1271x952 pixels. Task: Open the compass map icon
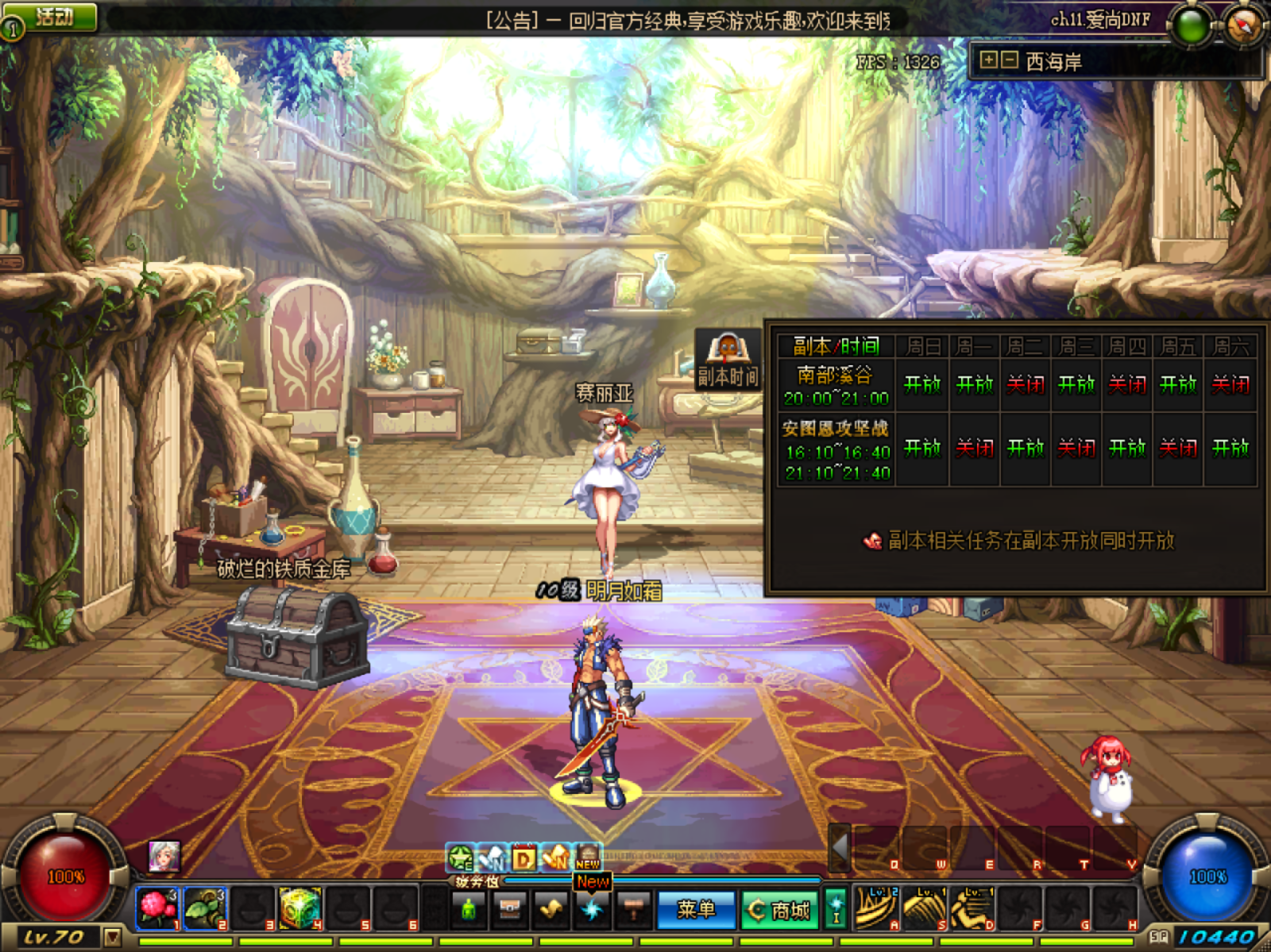(x=1243, y=25)
